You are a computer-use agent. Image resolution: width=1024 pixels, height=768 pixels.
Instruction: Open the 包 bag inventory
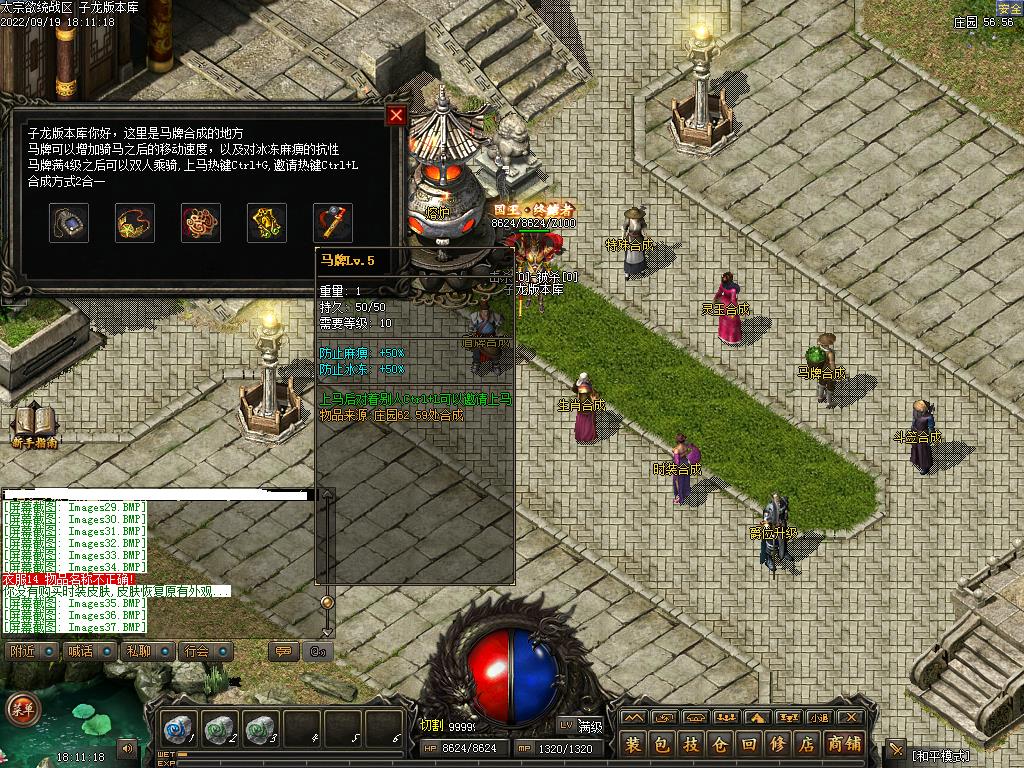(662, 744)
